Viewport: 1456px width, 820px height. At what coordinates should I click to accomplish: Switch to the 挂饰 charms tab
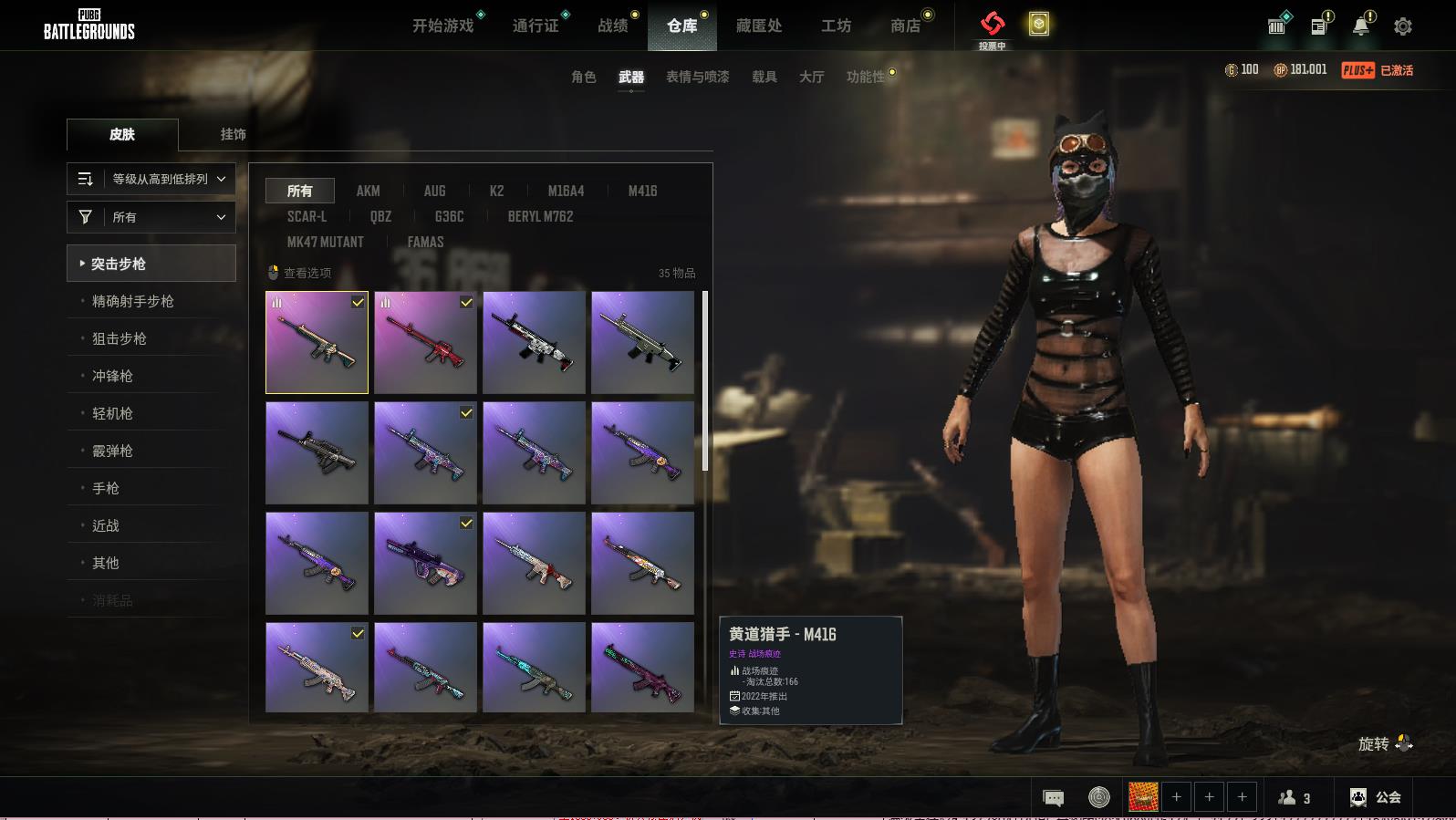pos(233,134)
